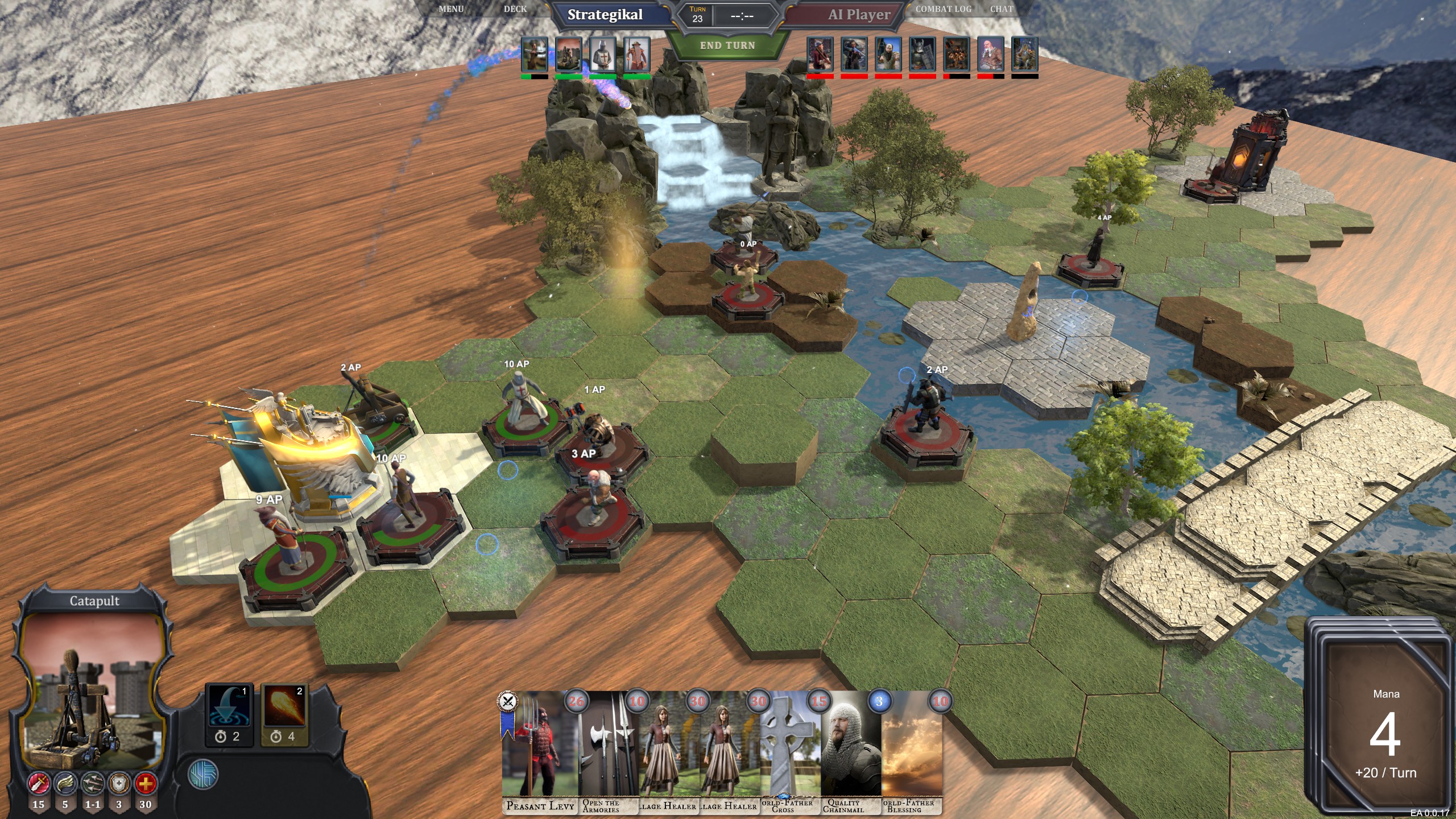The width and height of the screenshot is (1456, 819).
Task: Open the Menu
Action: coord(451,9)
